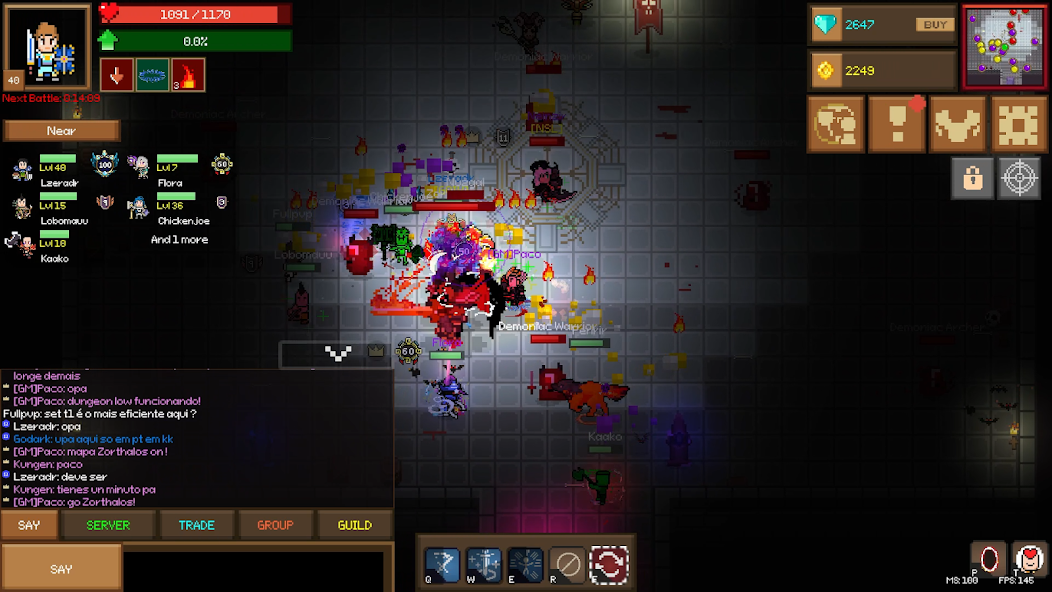Open the armor equipment menu

[x=958, y=124]
